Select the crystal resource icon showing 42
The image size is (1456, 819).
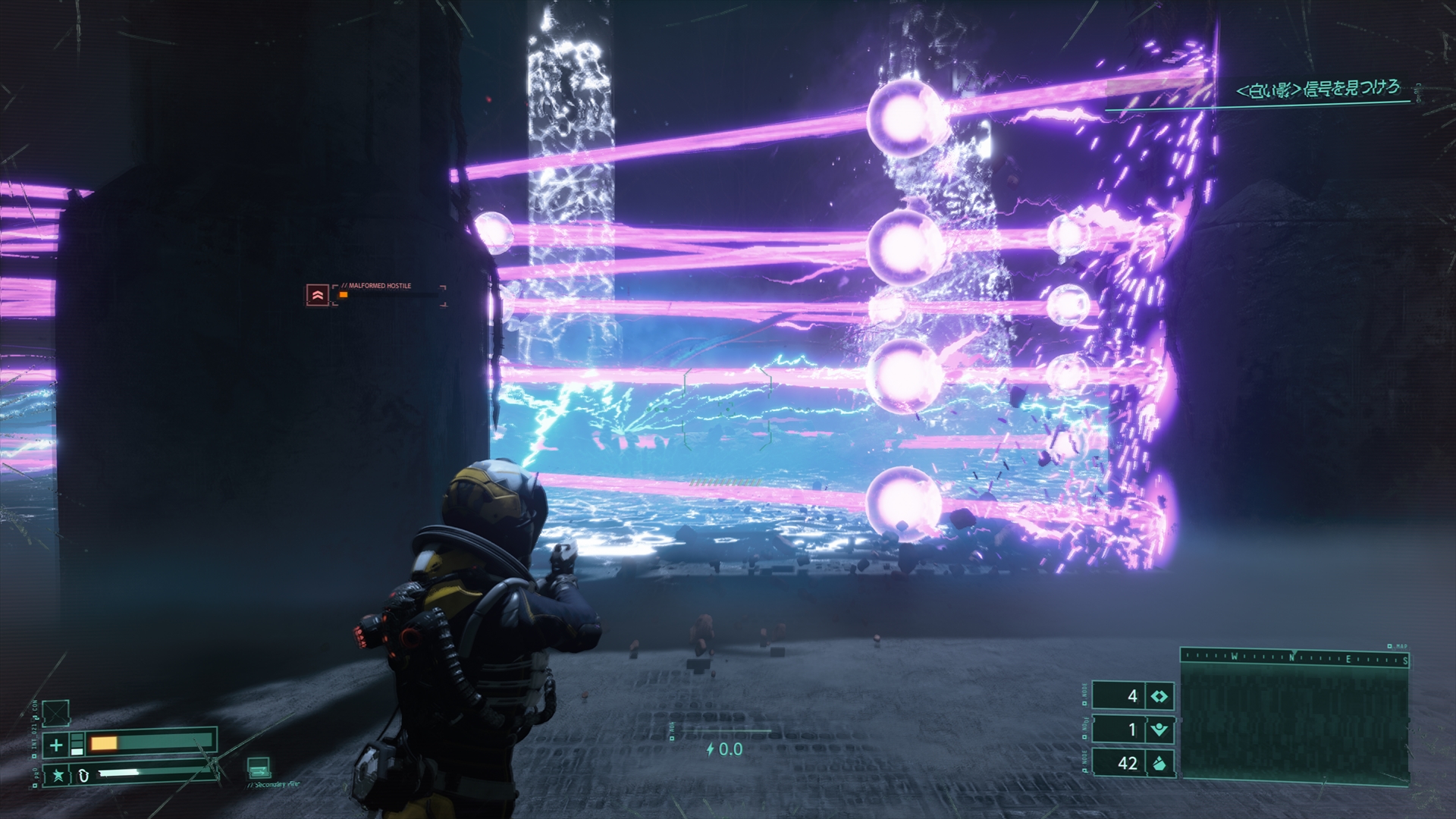tap(1159, 763)
